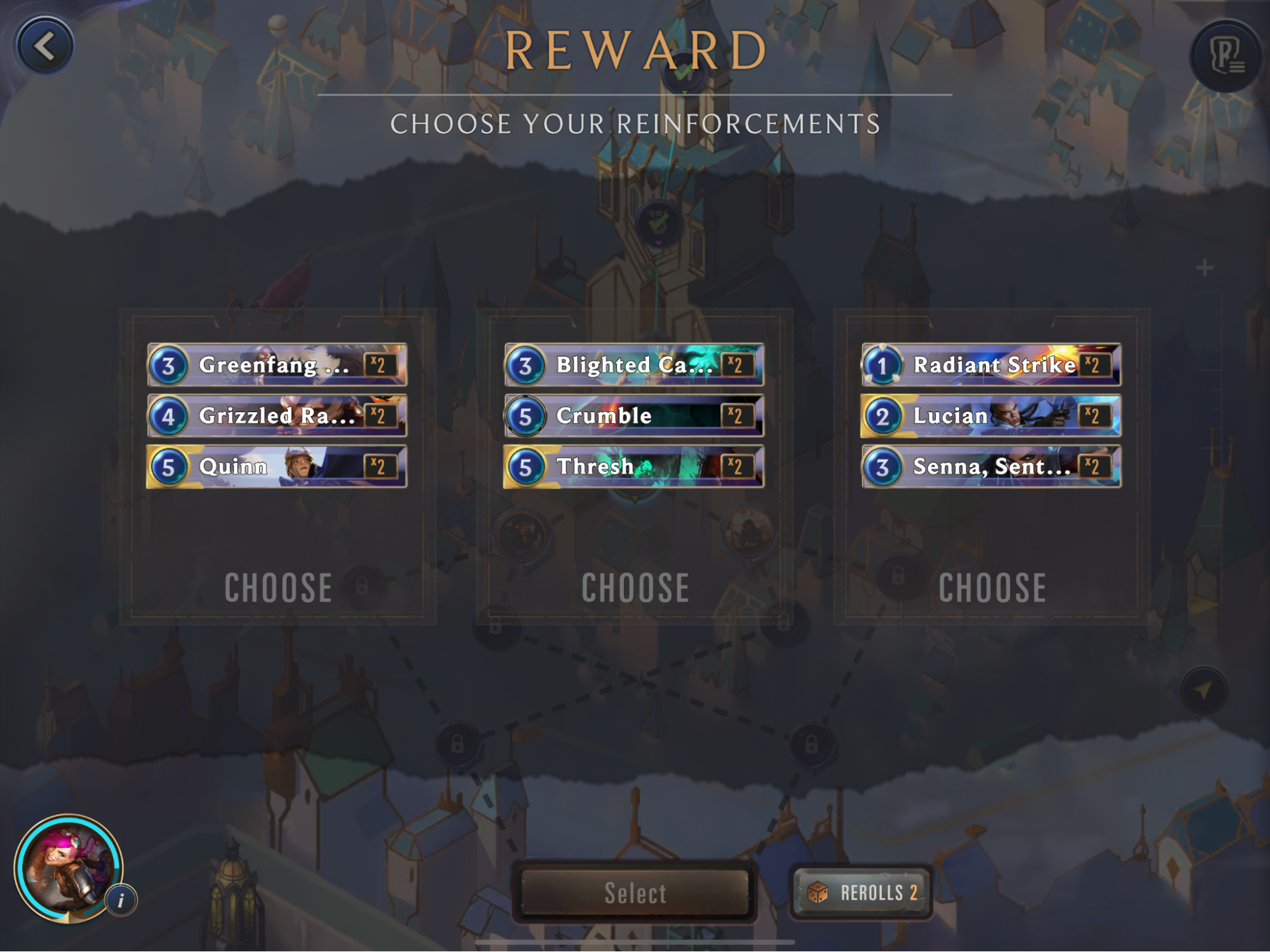View the Radiant Strike spell card

(x=991, y=365)
